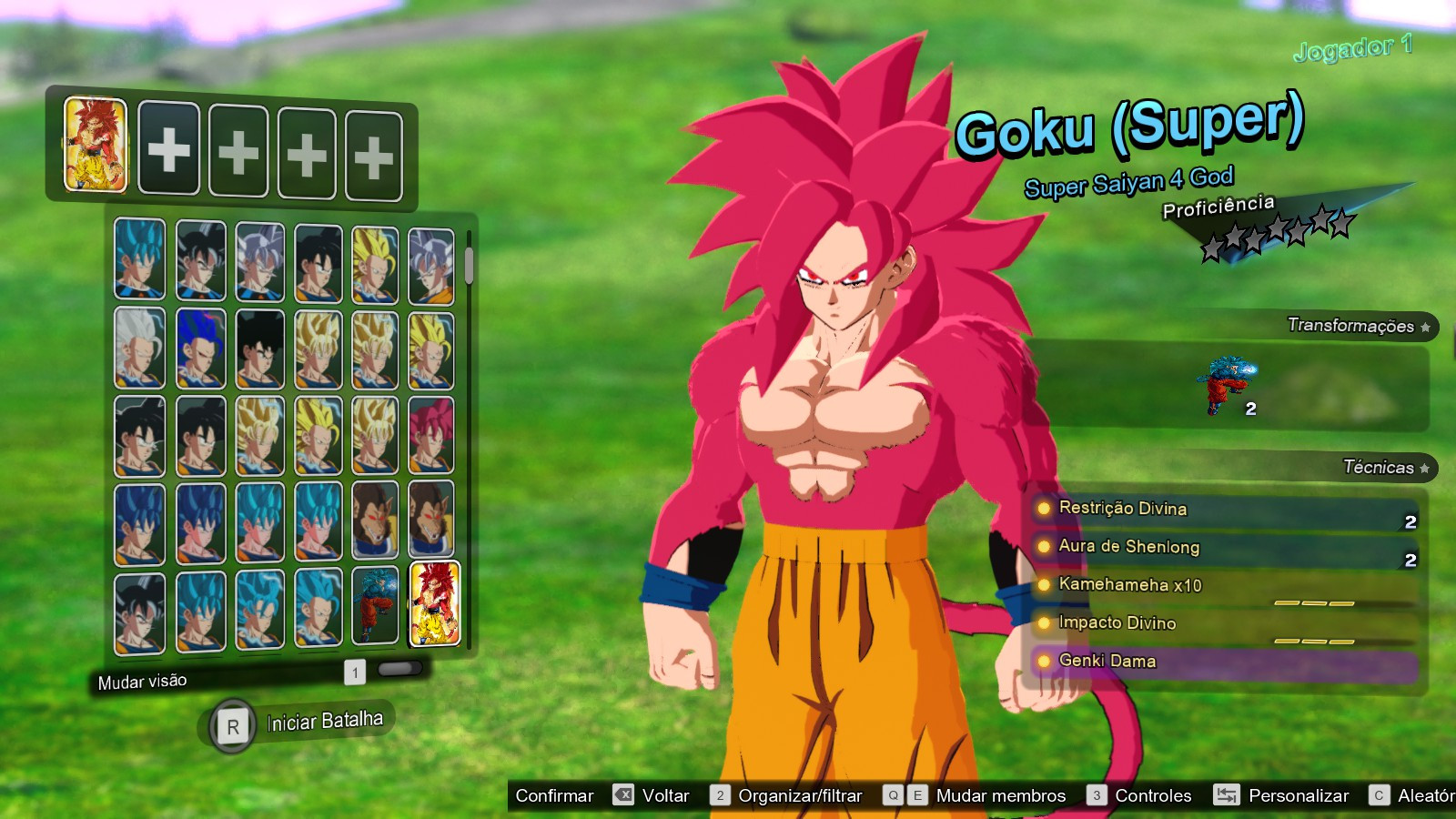This screenshot has height=819, width=1456.
Task: Click the X key icon beside Voltar
Action: coord(622,794)
